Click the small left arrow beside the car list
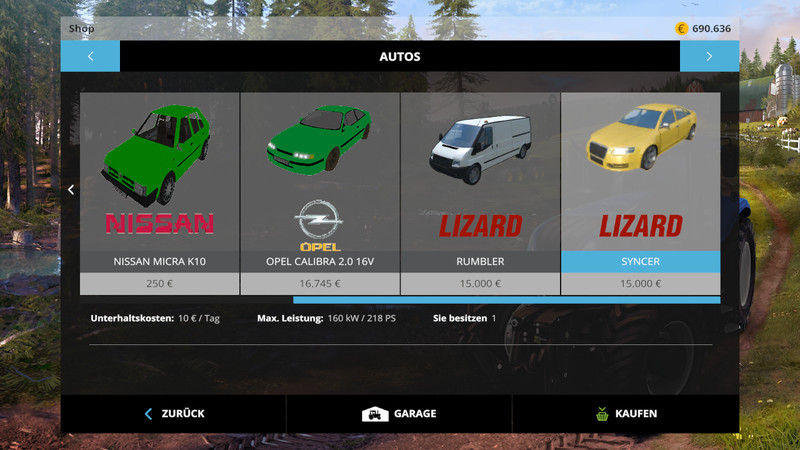Image resolution: width=800 pixels, height=450 pixels. [x=71, y=189]
